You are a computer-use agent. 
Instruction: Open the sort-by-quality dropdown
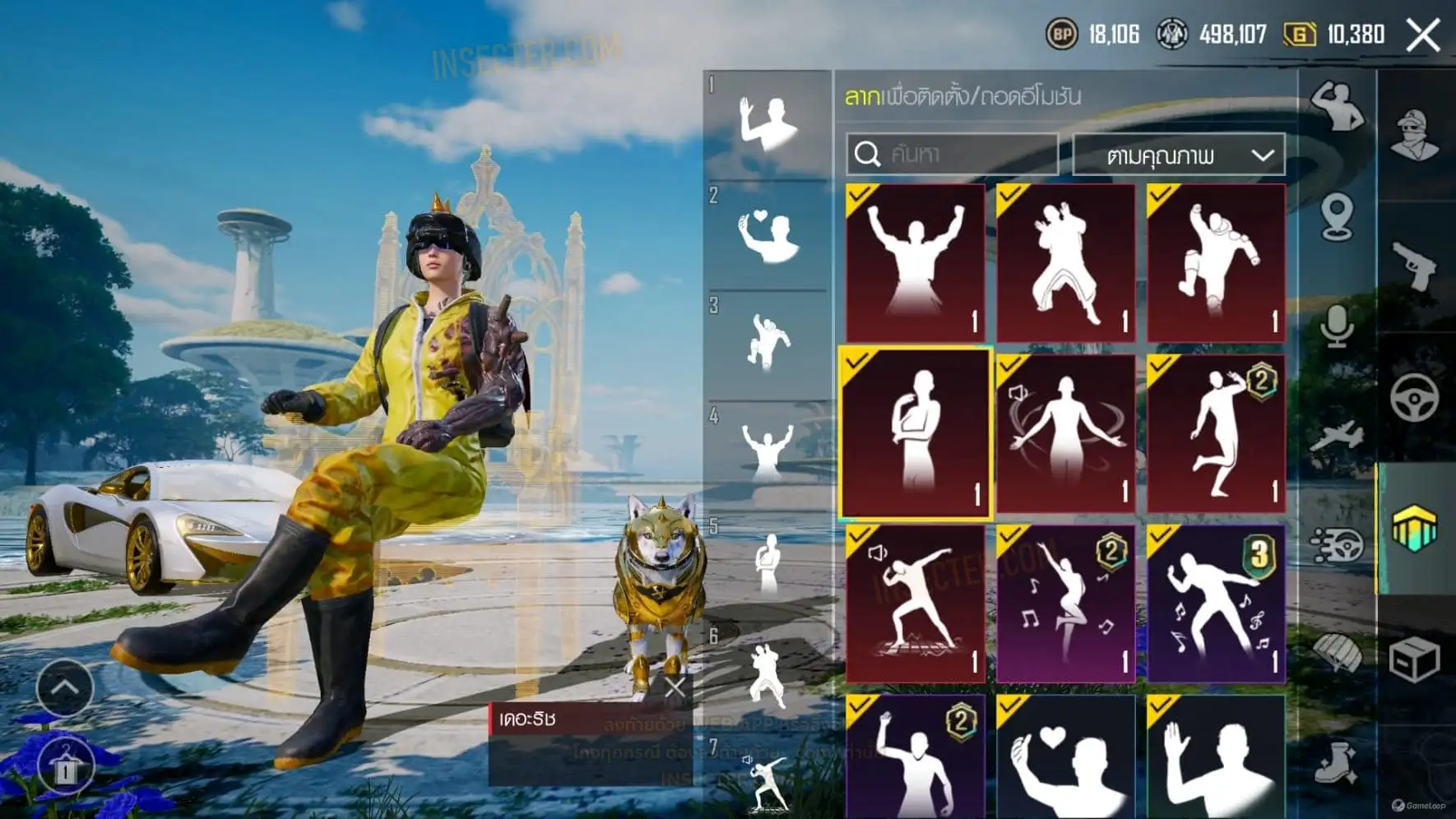tap(1179, 155)
